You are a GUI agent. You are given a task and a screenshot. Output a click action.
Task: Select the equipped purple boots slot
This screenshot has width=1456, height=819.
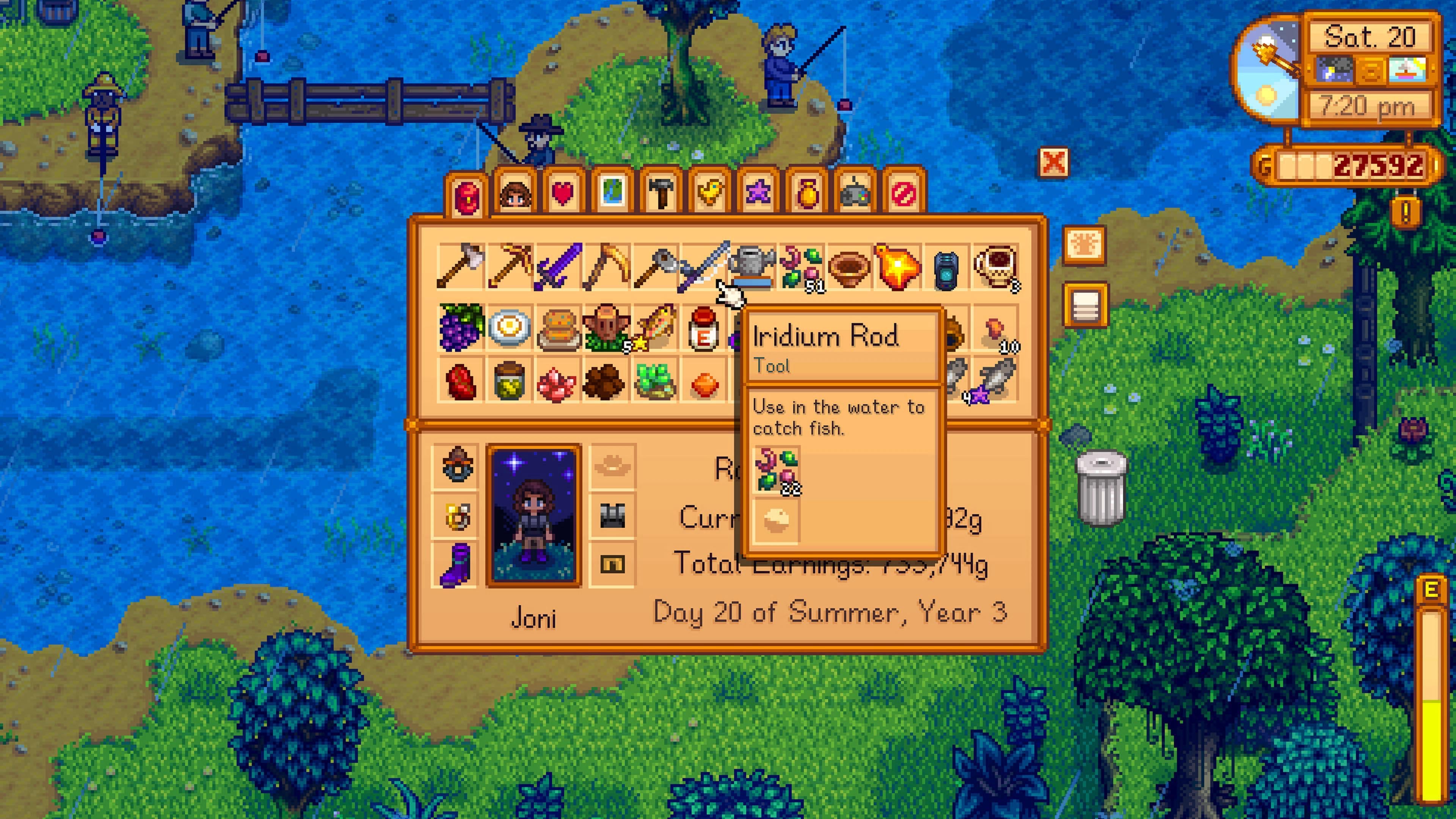tap(456, 564)
